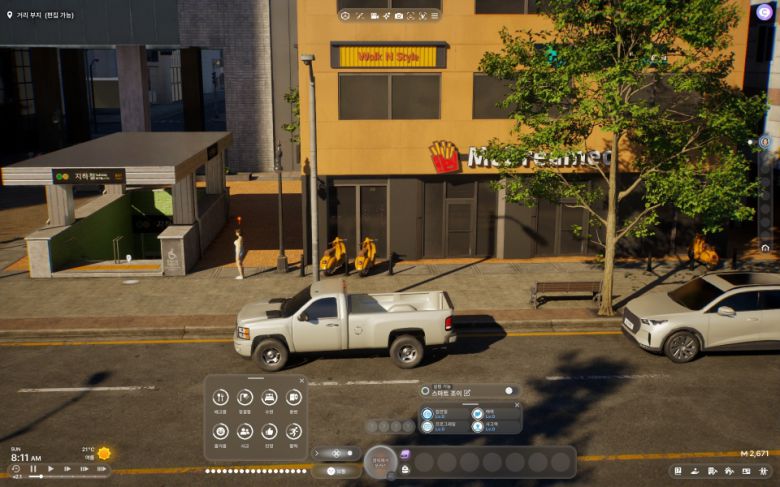
Task: Toggle the Smart Zoi switch
Action: tap(508, 391)
